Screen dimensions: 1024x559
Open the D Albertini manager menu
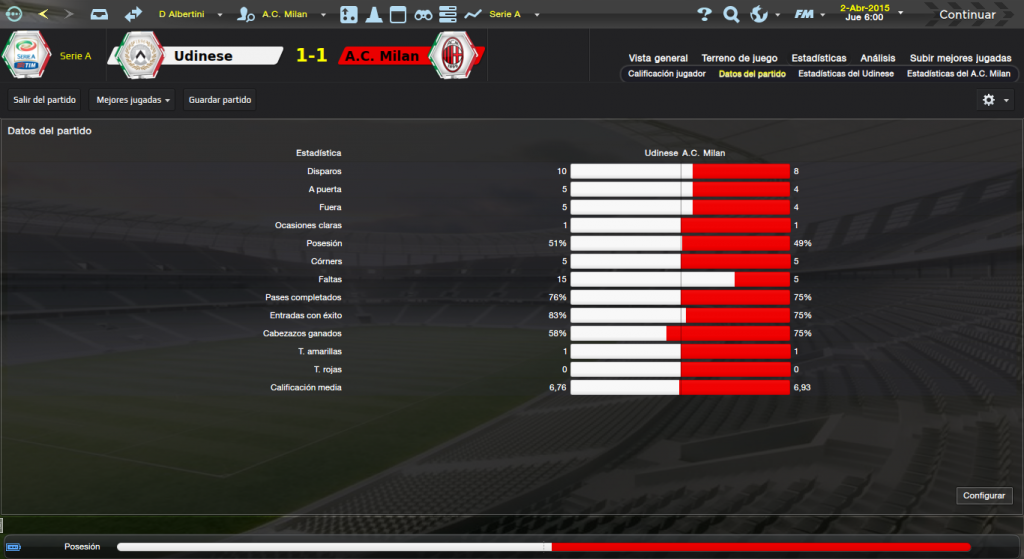tap(187, 15)
